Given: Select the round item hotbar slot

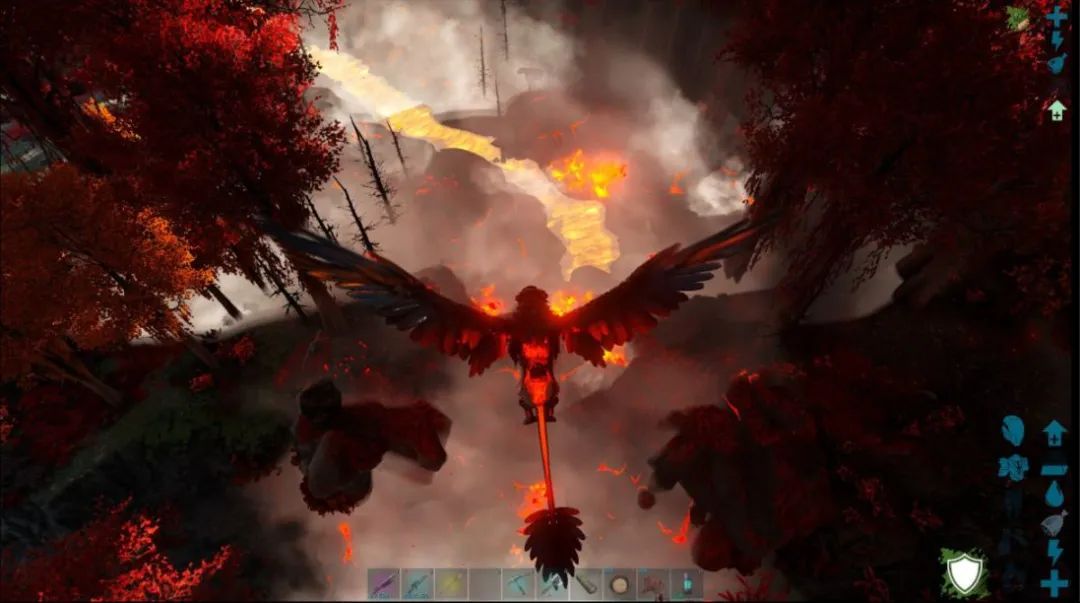Looking at the screenshot, I should pos(620,584).
